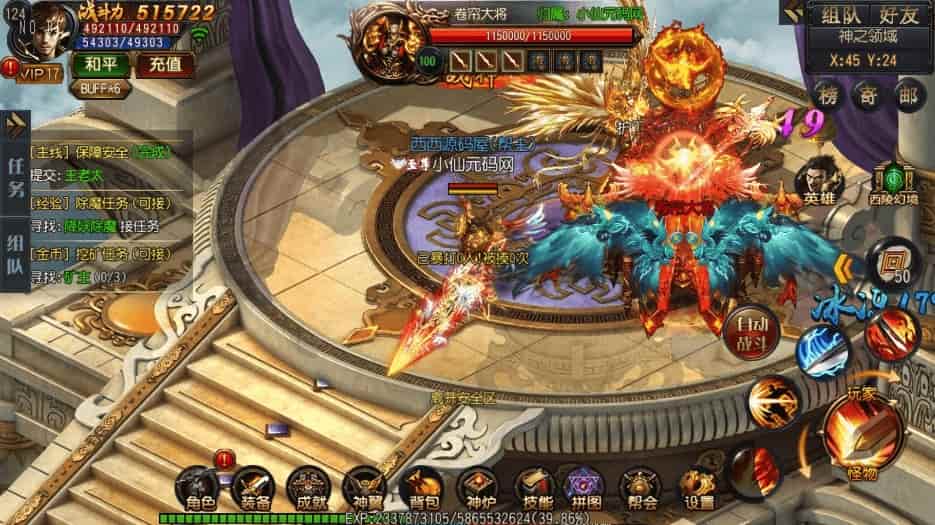Viewport: 935px width, 525px height.
Task: Open the 装备 equipment menu
Action: tap(251, 489)
